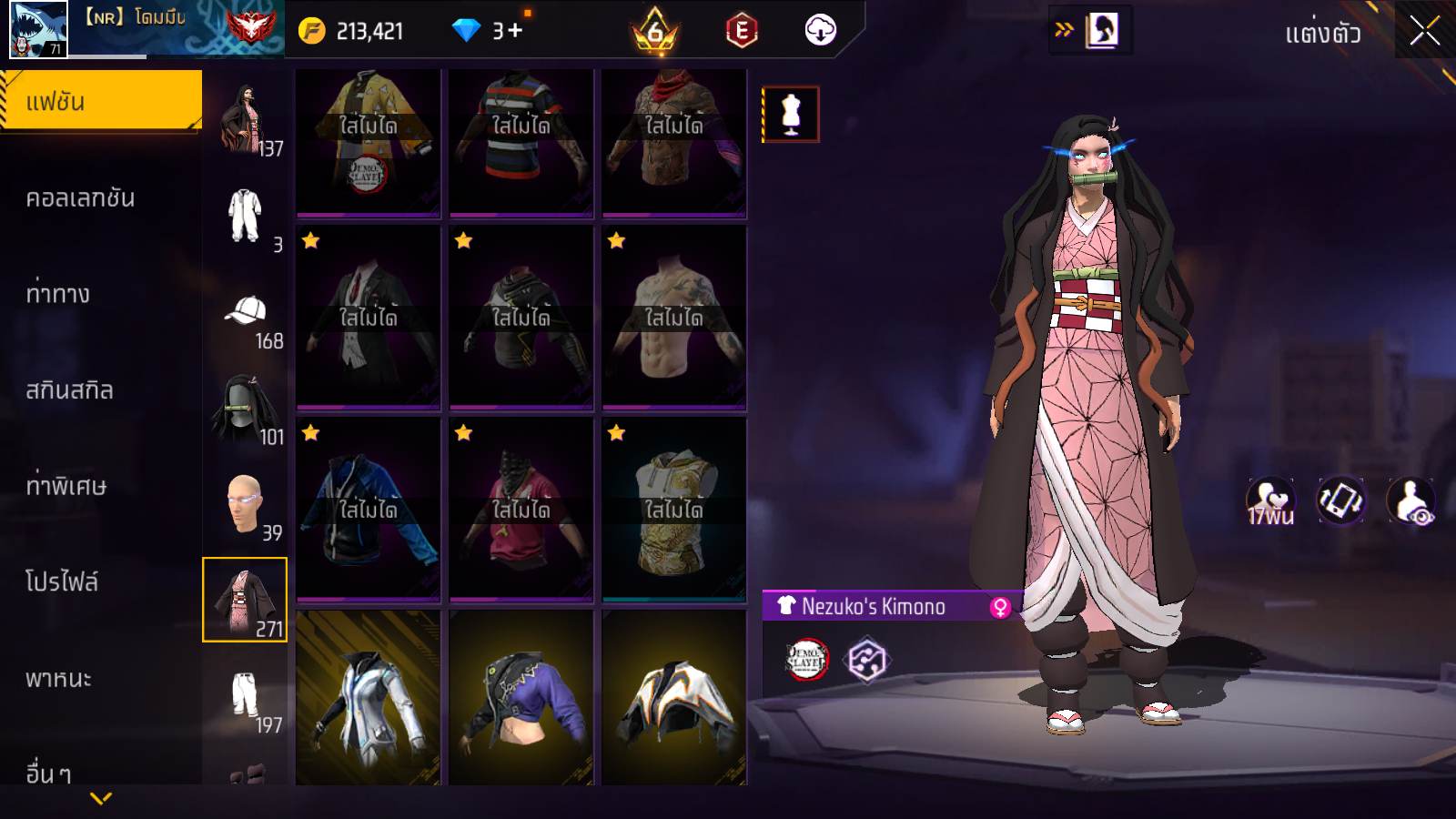Open the คอลเลกชัน collection menu

[81, 198]
